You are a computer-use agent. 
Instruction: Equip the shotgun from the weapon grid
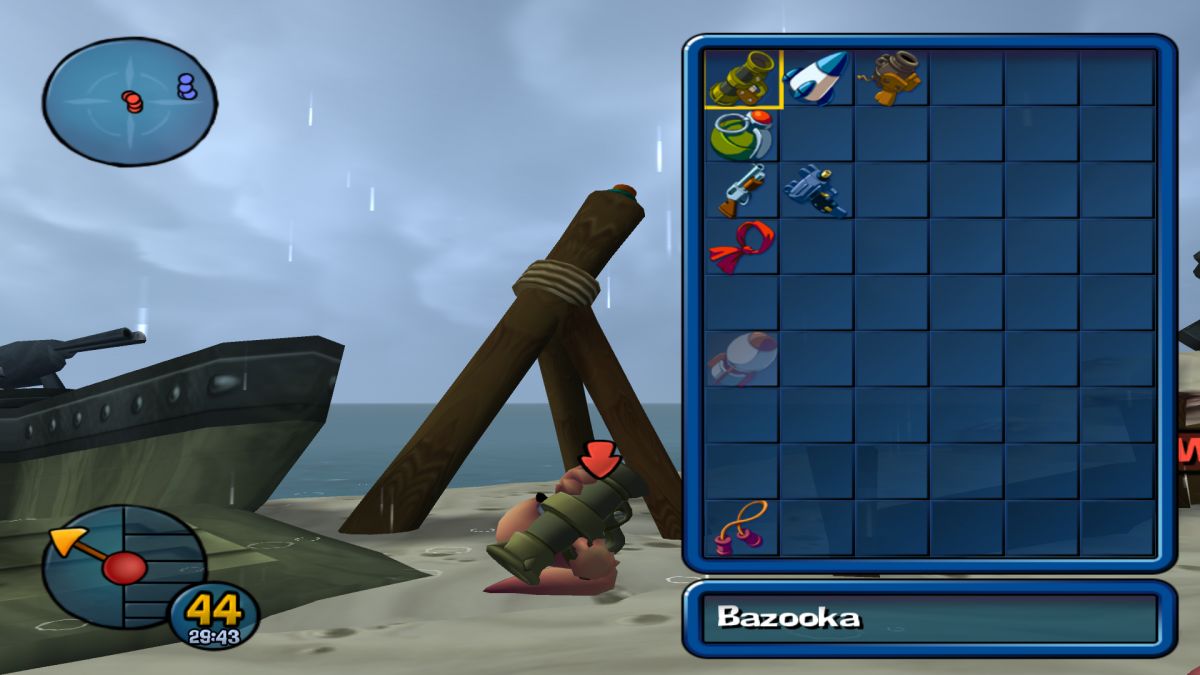pyautogui.click(x=742, y=190)
